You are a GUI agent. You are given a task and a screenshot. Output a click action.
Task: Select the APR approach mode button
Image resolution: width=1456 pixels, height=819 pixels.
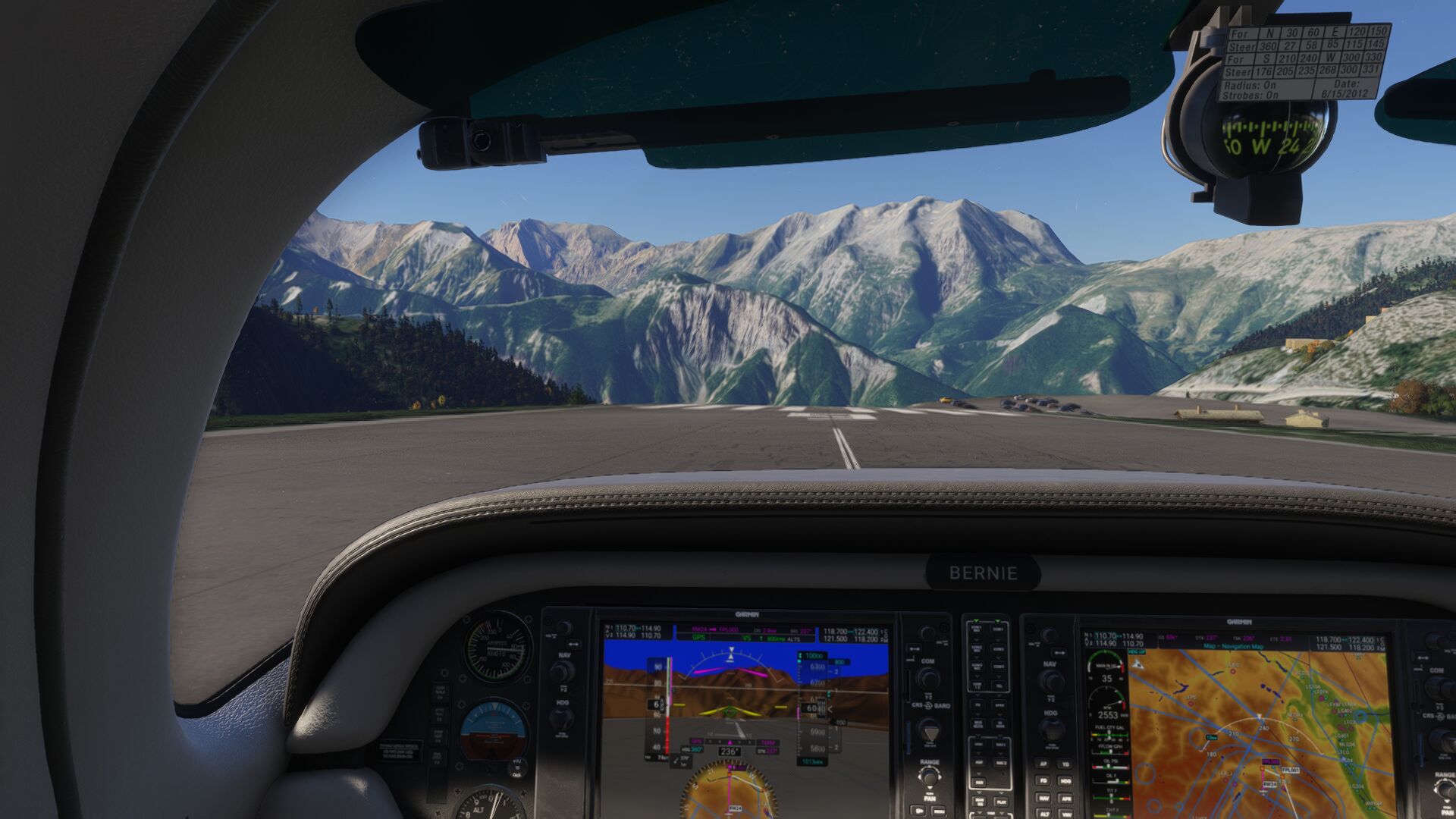pos(1065,798)
